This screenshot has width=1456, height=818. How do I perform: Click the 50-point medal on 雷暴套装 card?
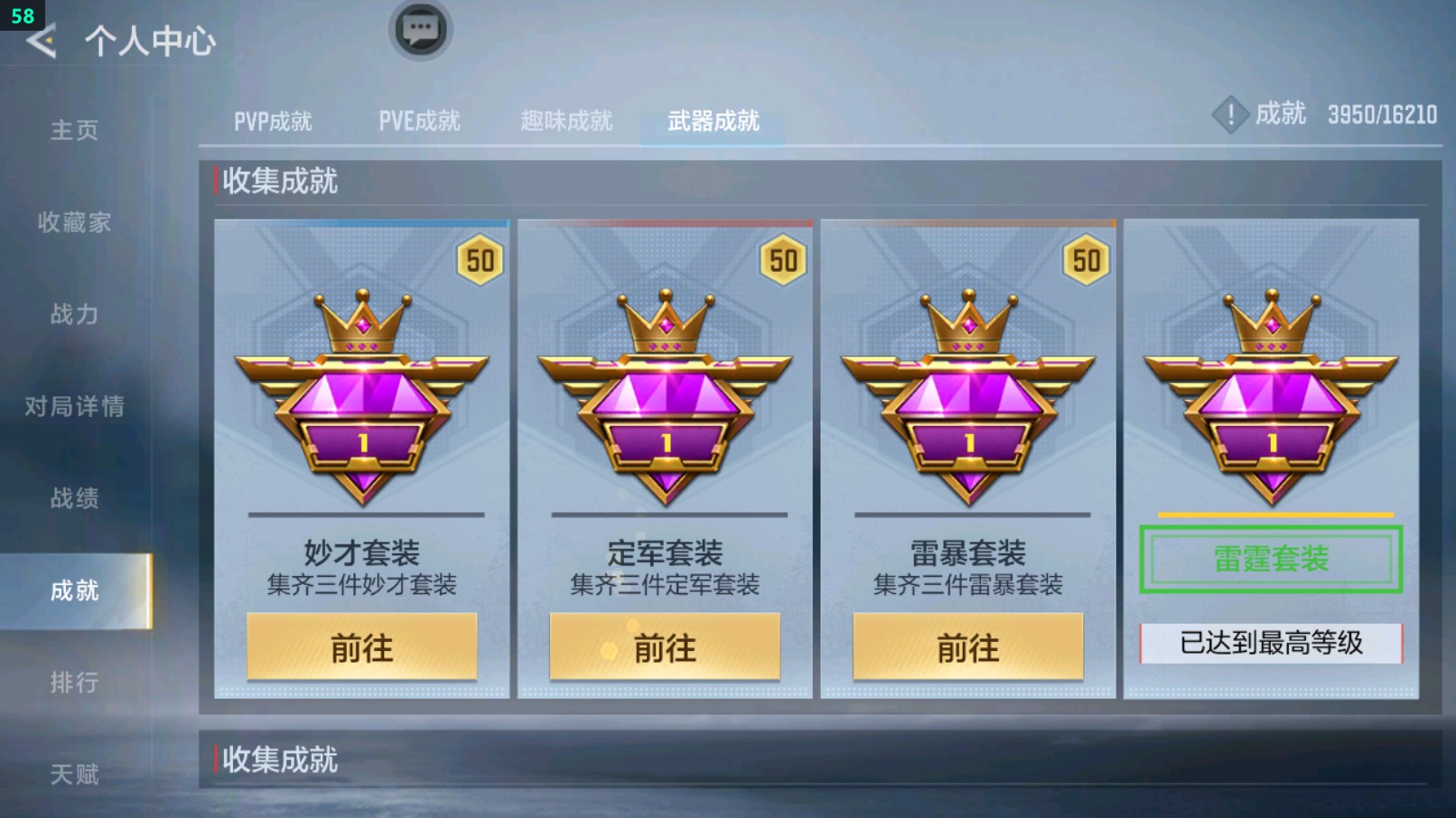1087,261
